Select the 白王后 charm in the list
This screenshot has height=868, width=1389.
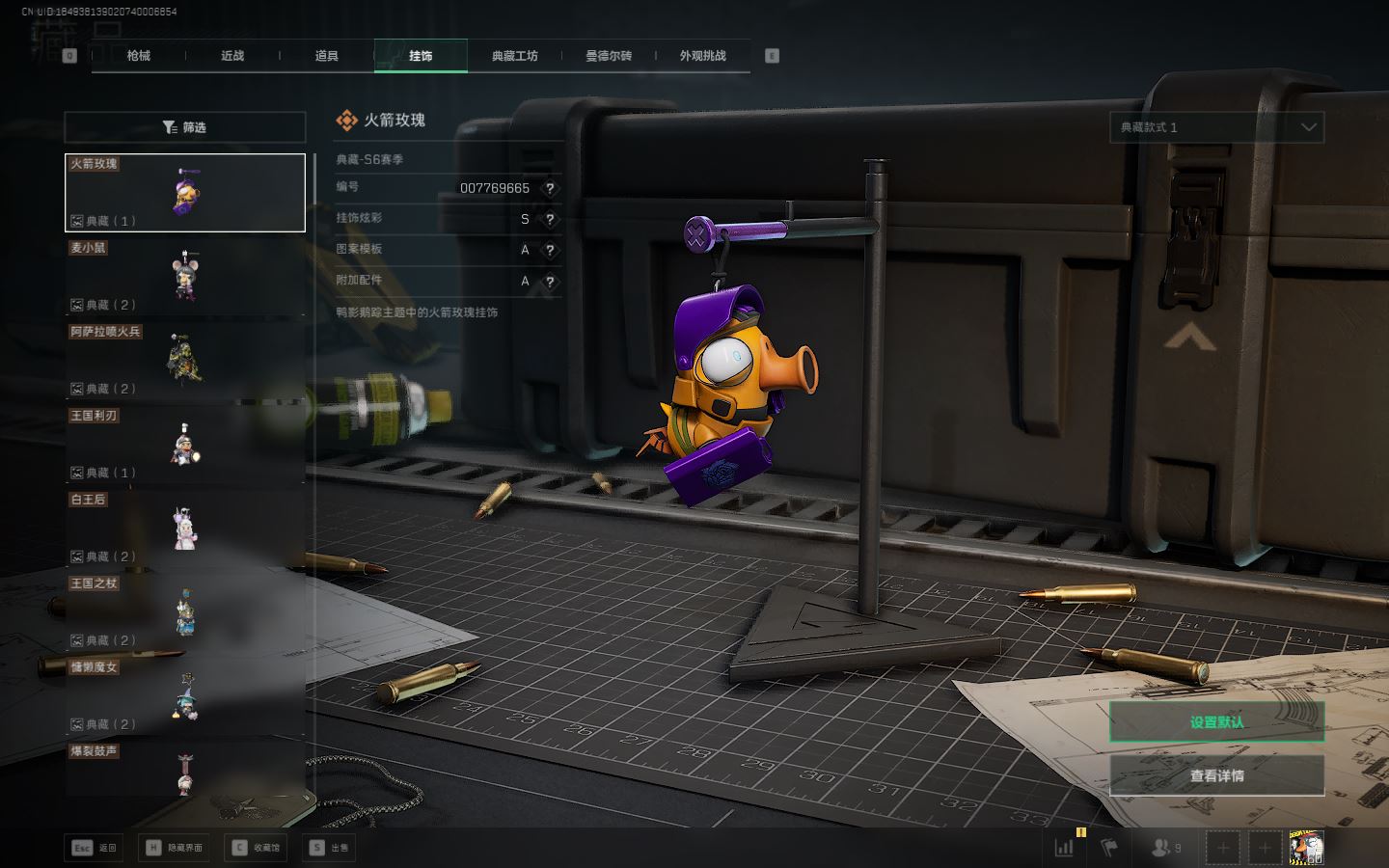(x=185, y=529)
